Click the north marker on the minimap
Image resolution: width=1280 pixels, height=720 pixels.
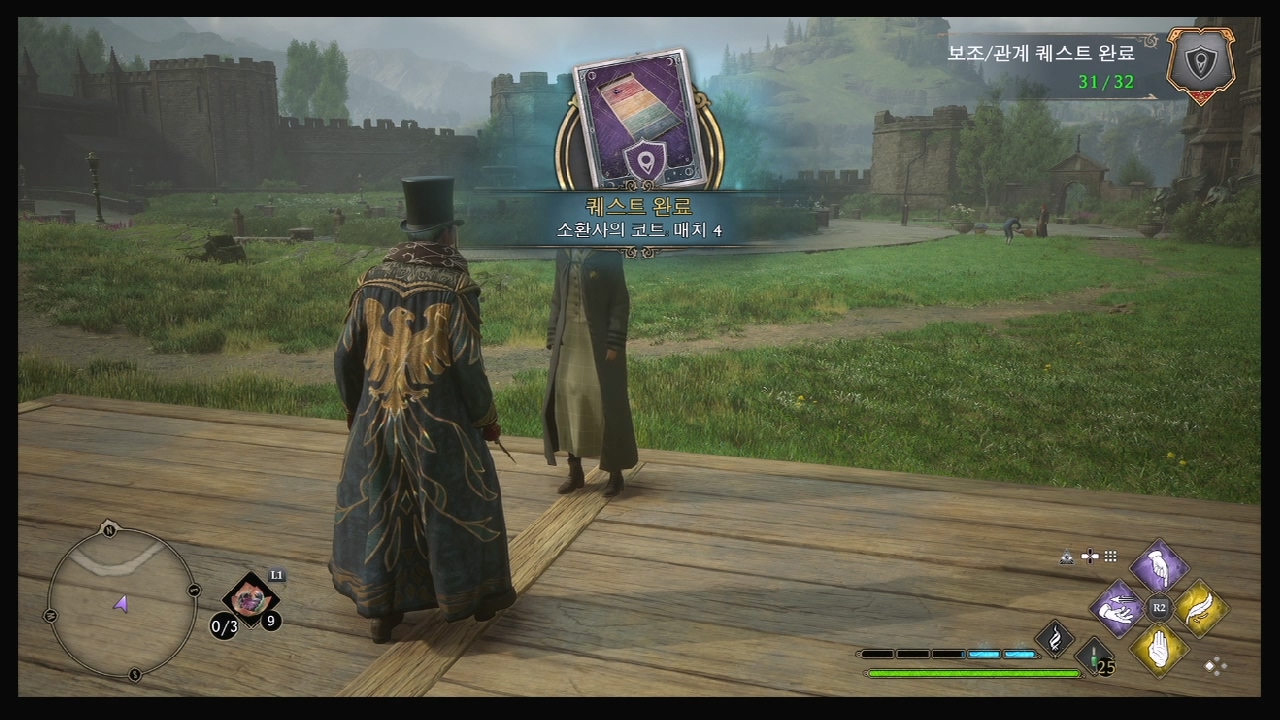point(109,531)
